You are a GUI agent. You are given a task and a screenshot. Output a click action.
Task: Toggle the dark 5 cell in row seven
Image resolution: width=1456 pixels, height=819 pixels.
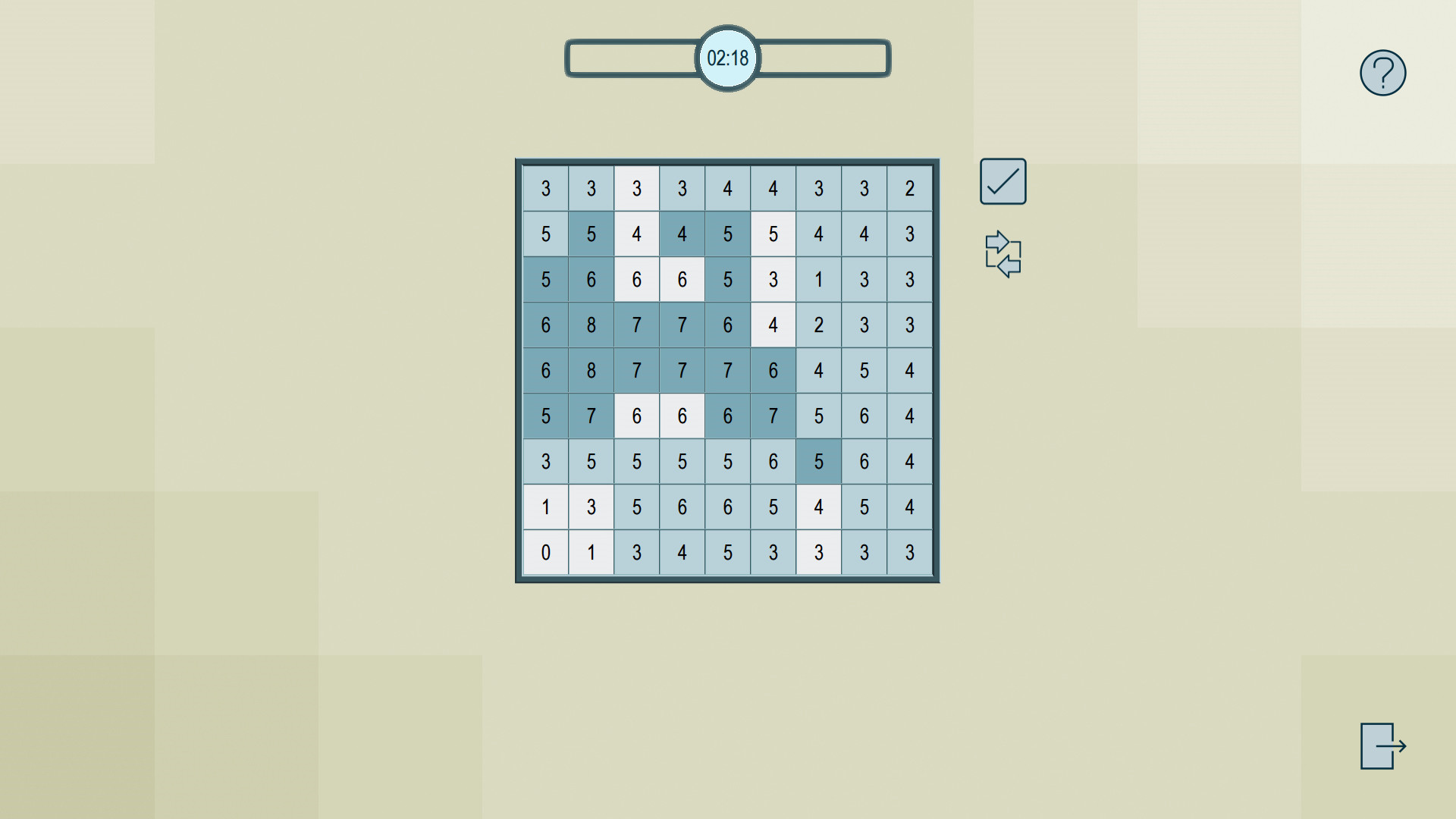[x=818, y=462]
